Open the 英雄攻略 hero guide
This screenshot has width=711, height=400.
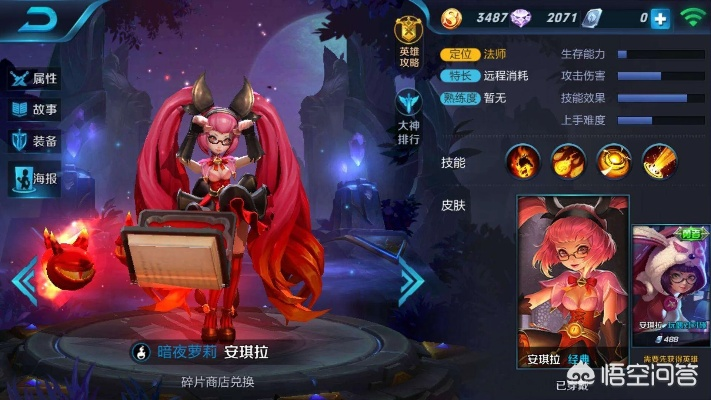407,40
